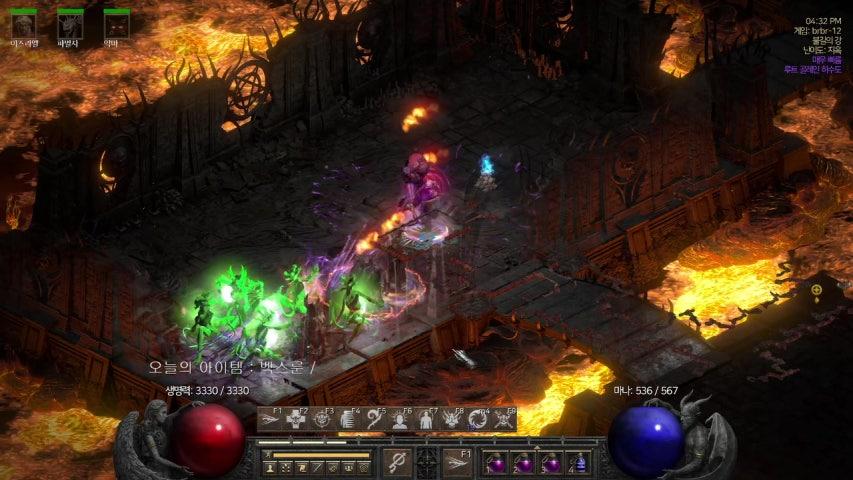Drink the blue mana potion in belt slot 4
Screen dimensions: 853x480
(578, 463)
